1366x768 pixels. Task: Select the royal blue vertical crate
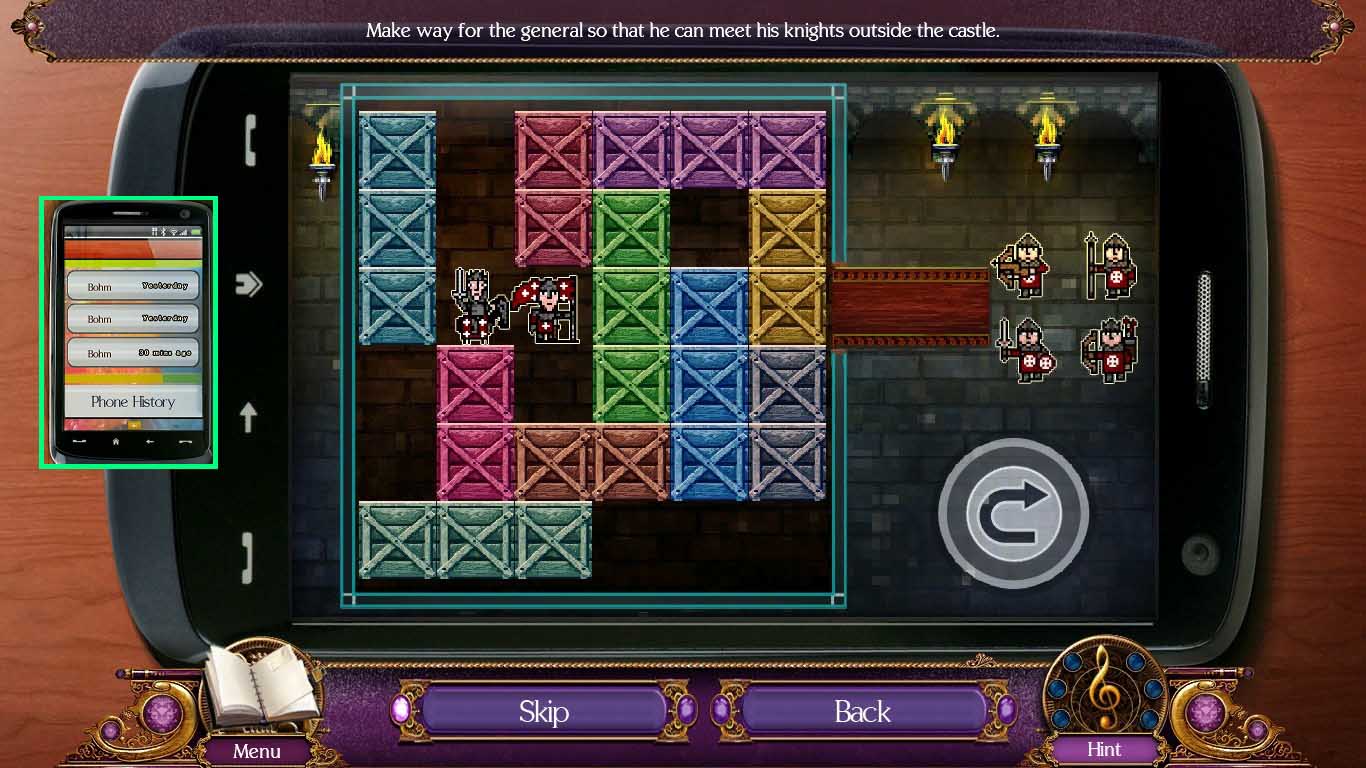(709, 384)
